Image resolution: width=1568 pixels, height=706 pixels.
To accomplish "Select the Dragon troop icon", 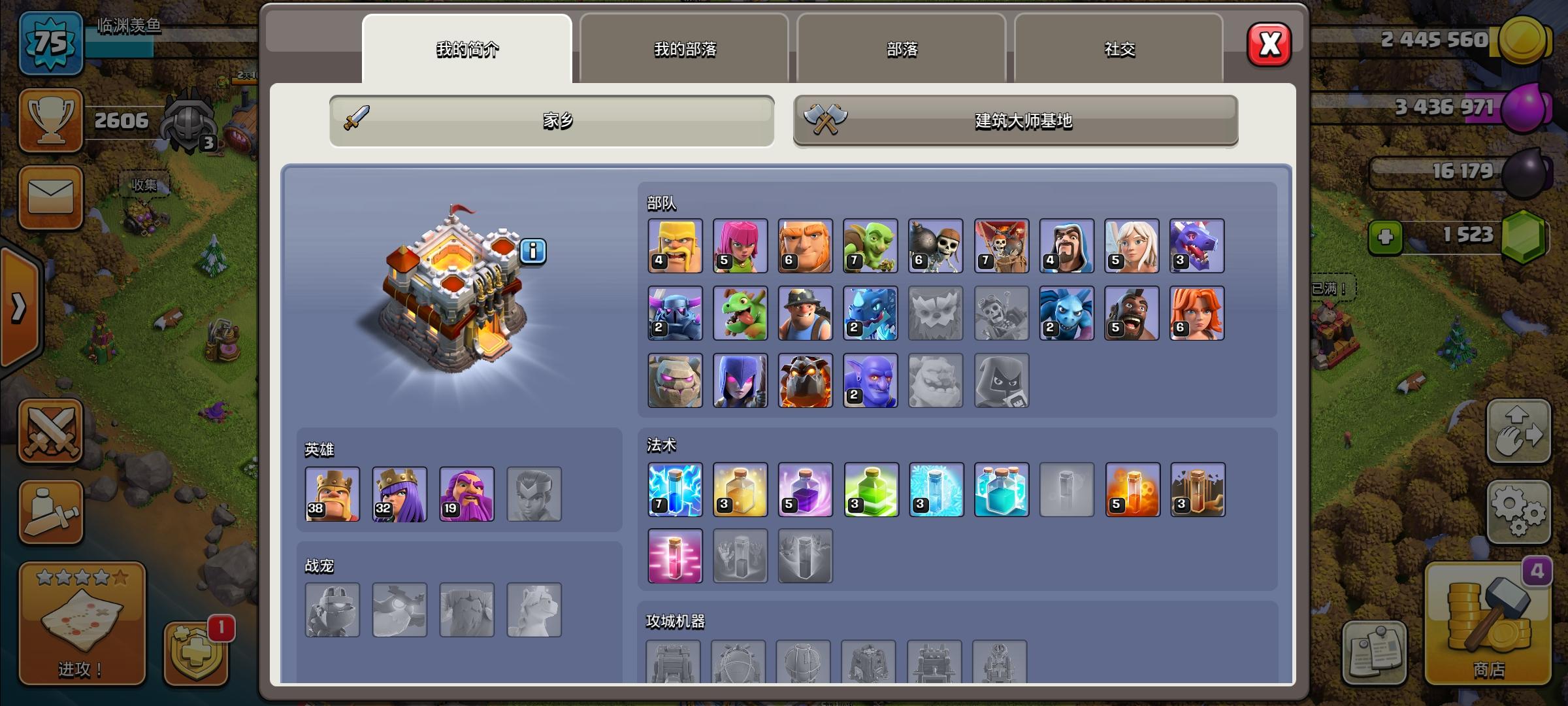I will tap(1198, 246).
